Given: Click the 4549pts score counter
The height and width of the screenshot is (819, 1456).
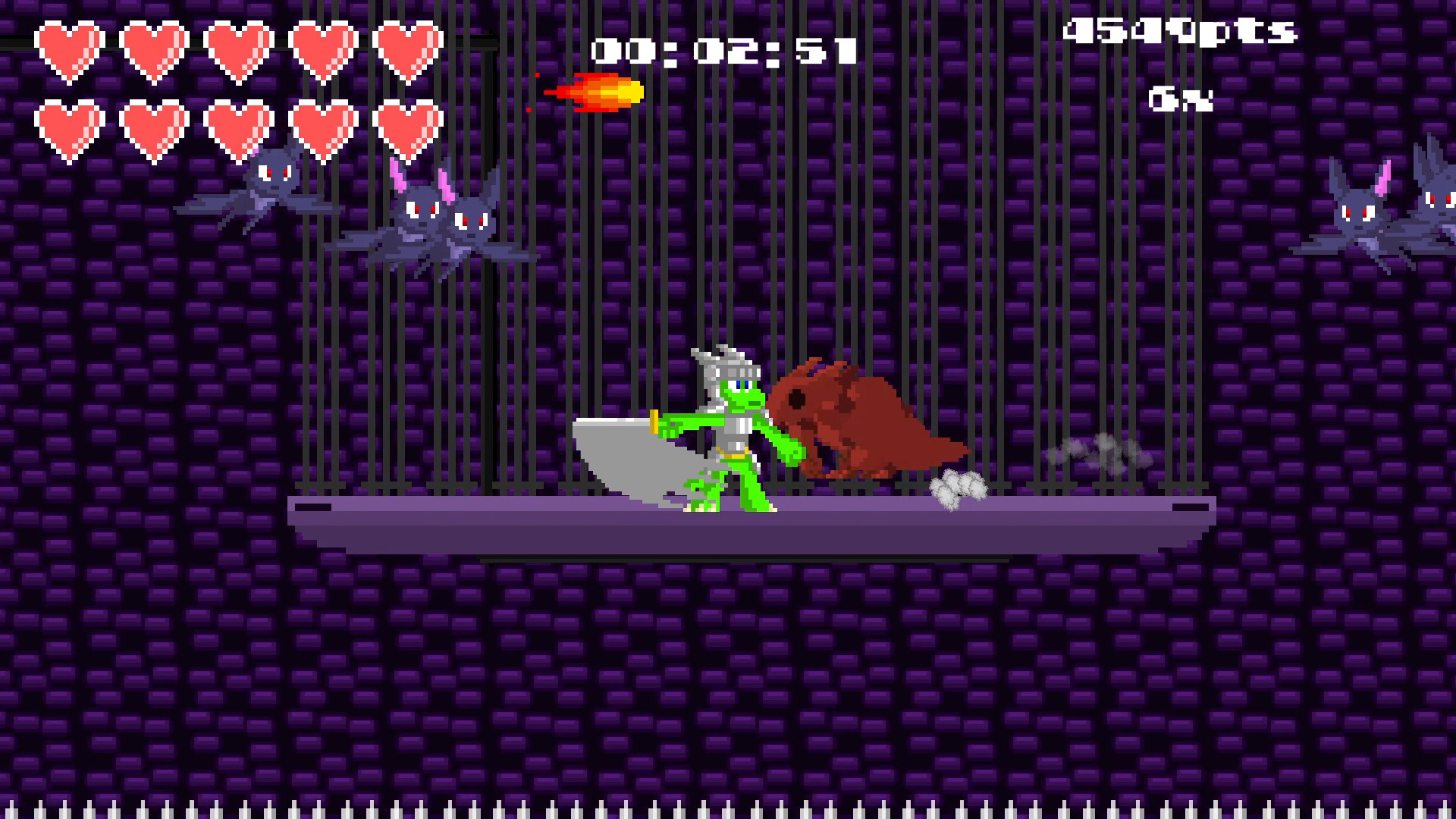Looking at the screenshot, I should click(1179, 30).
